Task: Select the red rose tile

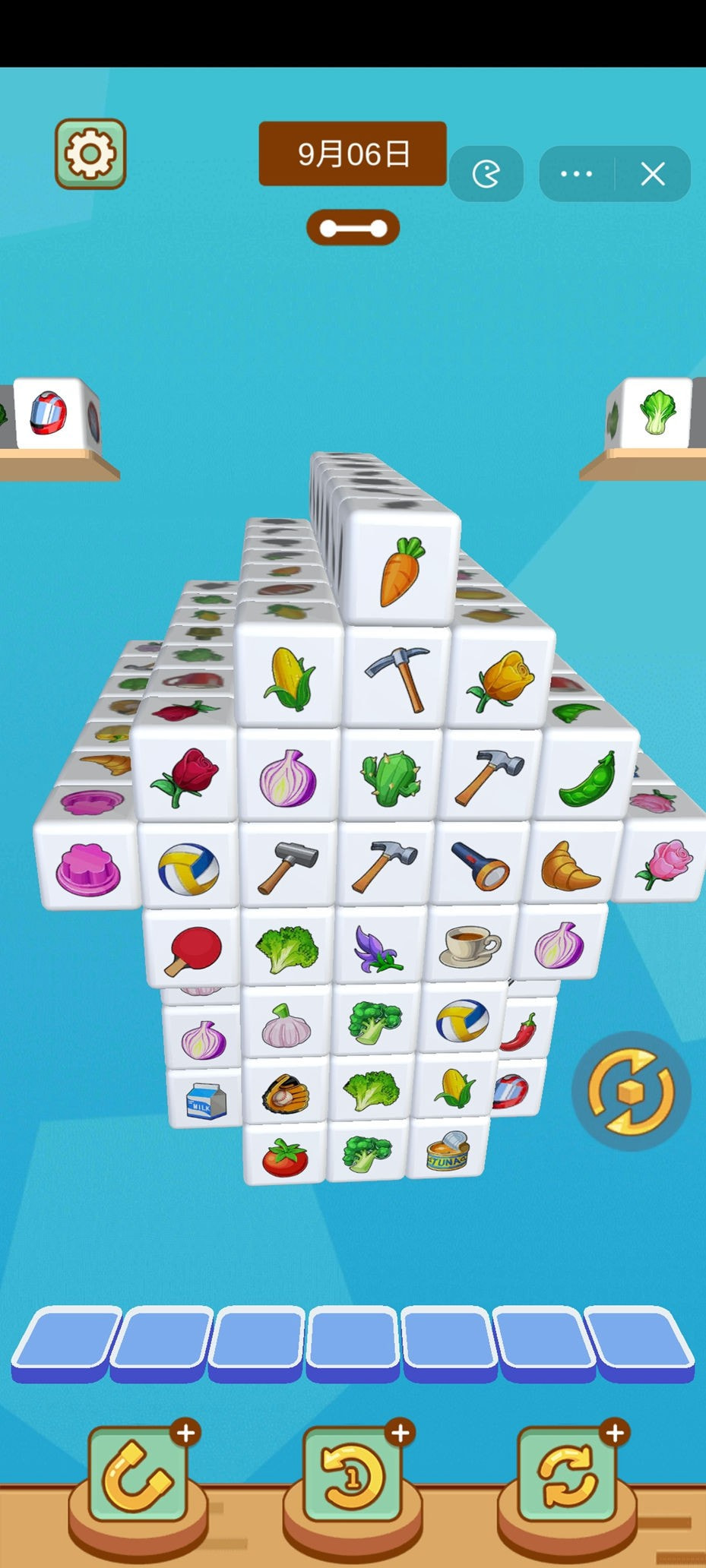Action: coord(185,776)
